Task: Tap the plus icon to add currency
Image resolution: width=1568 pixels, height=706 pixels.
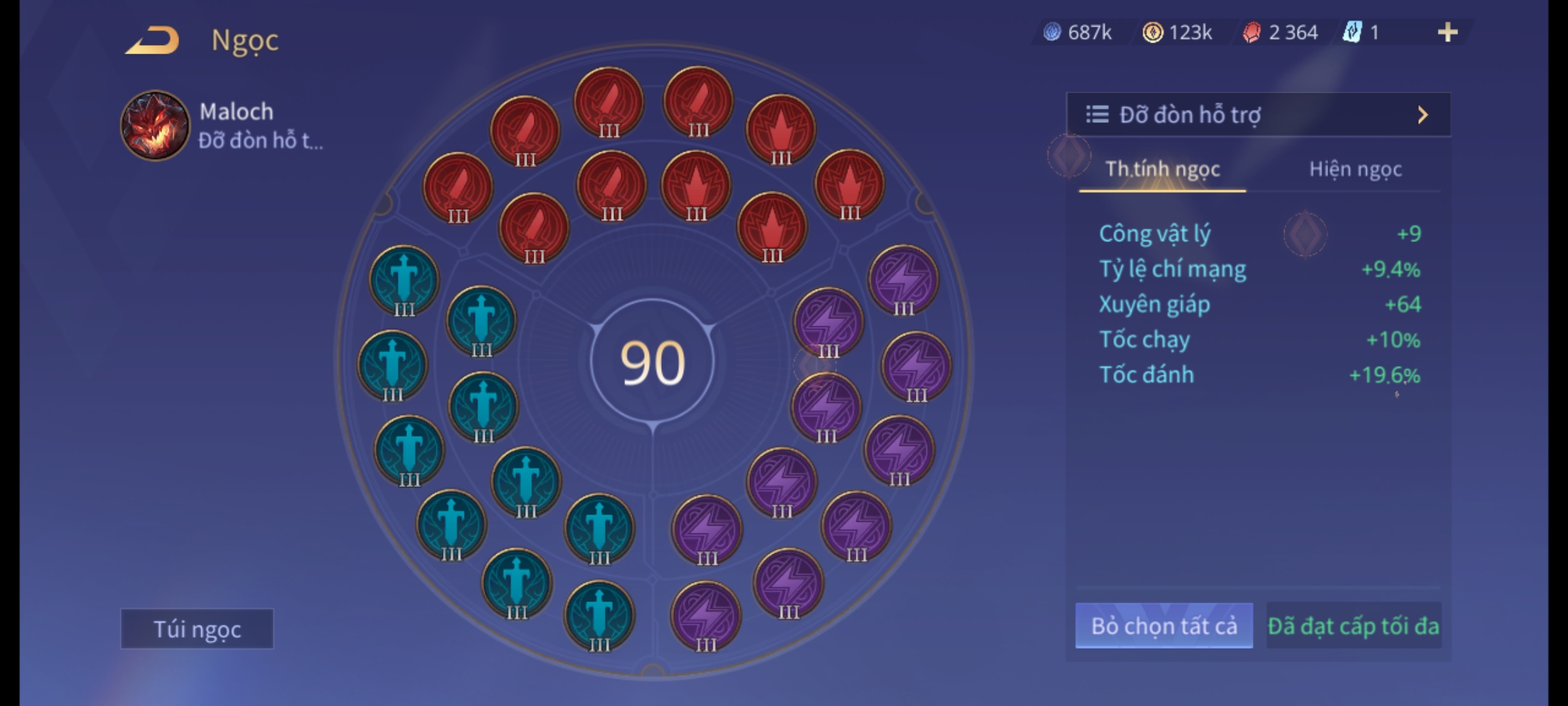Action: [x=1447, y=32]
